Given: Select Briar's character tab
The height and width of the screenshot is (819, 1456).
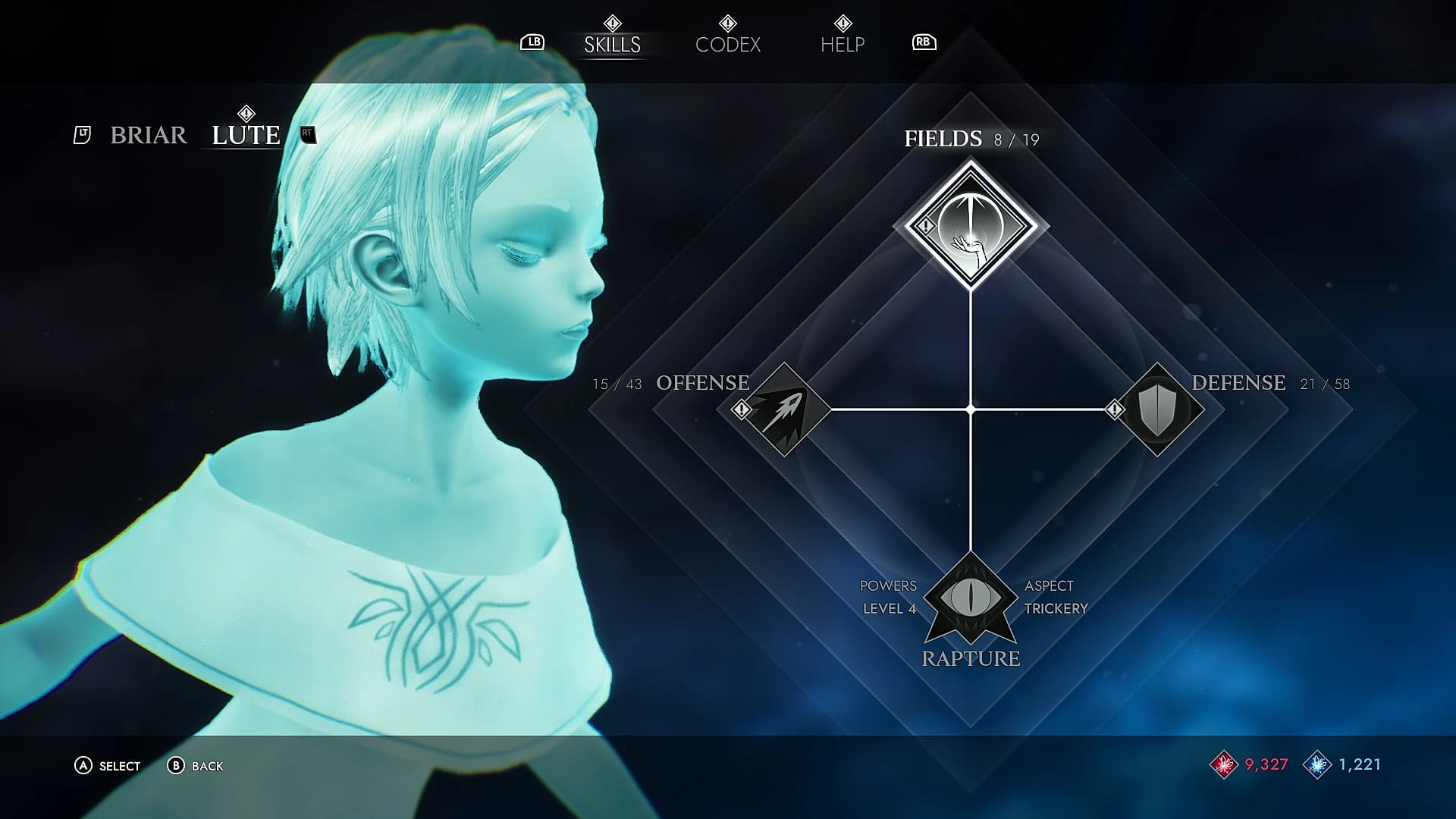Looking at the screenshot, I should (x=149, y=135).
